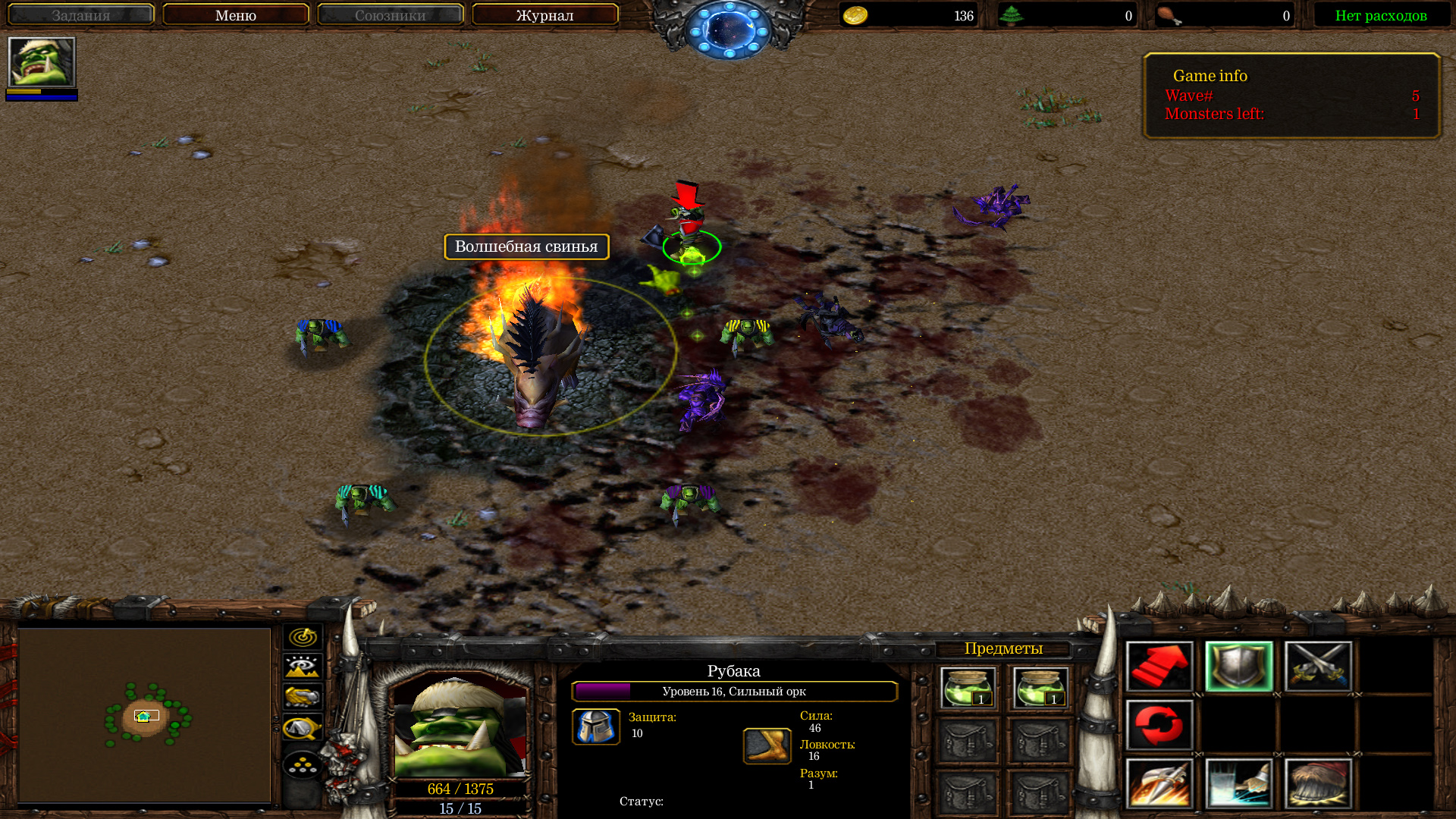Toggle ally color mode on minimap
The height and width of the screenshot is (819, 1456).
303,697
